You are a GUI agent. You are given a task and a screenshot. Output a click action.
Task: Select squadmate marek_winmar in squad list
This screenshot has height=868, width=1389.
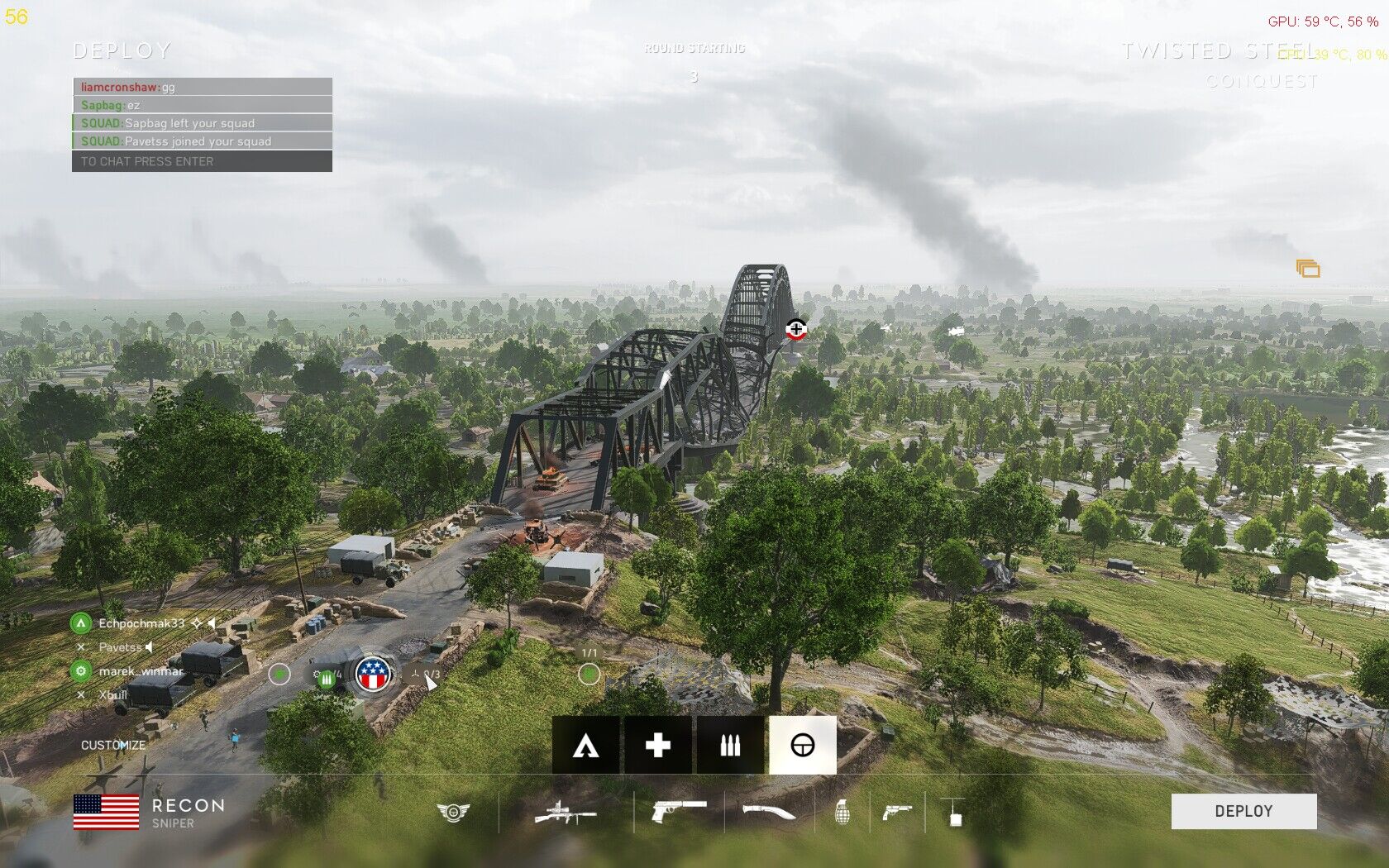click(141, 671)
